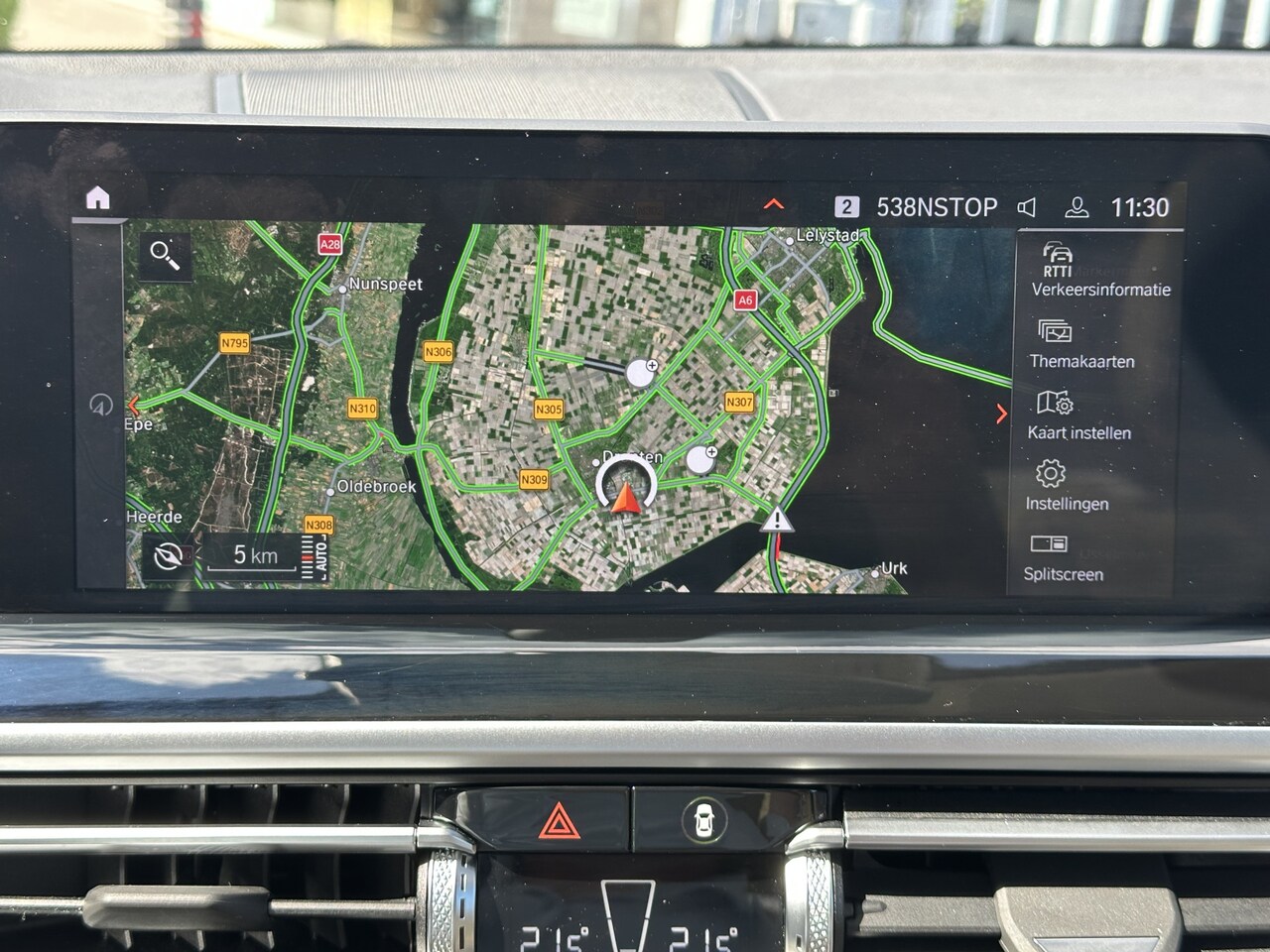The width and height of the screenshot is (1270, 952).
Task: Expand the red up-arrow status drawer
Action: pos(774,204)
